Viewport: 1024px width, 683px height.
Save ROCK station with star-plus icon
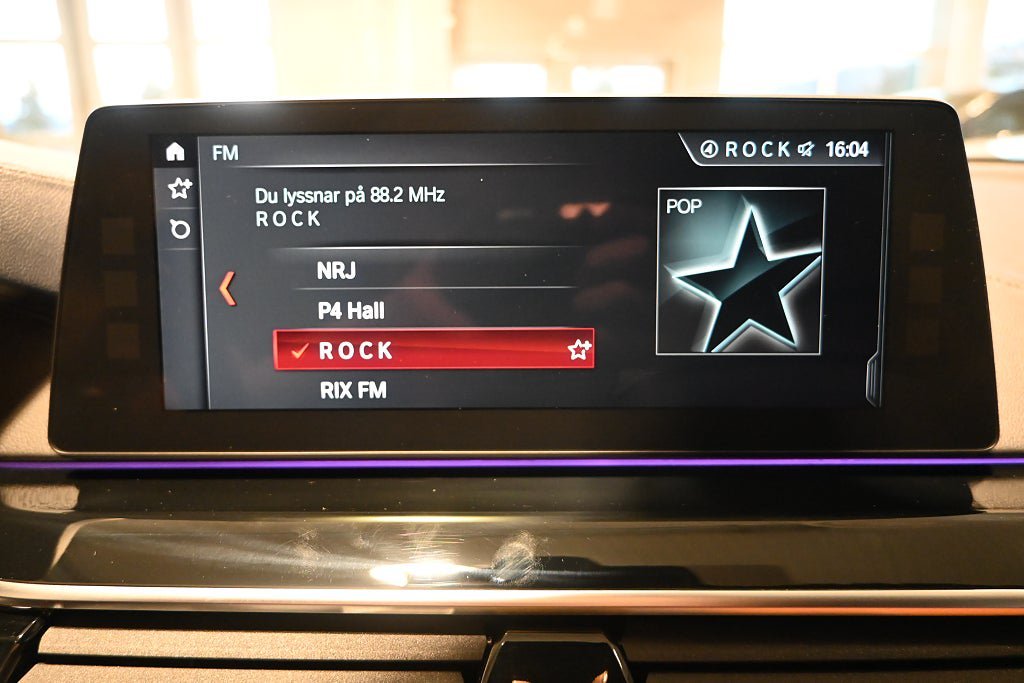(579, 350)
